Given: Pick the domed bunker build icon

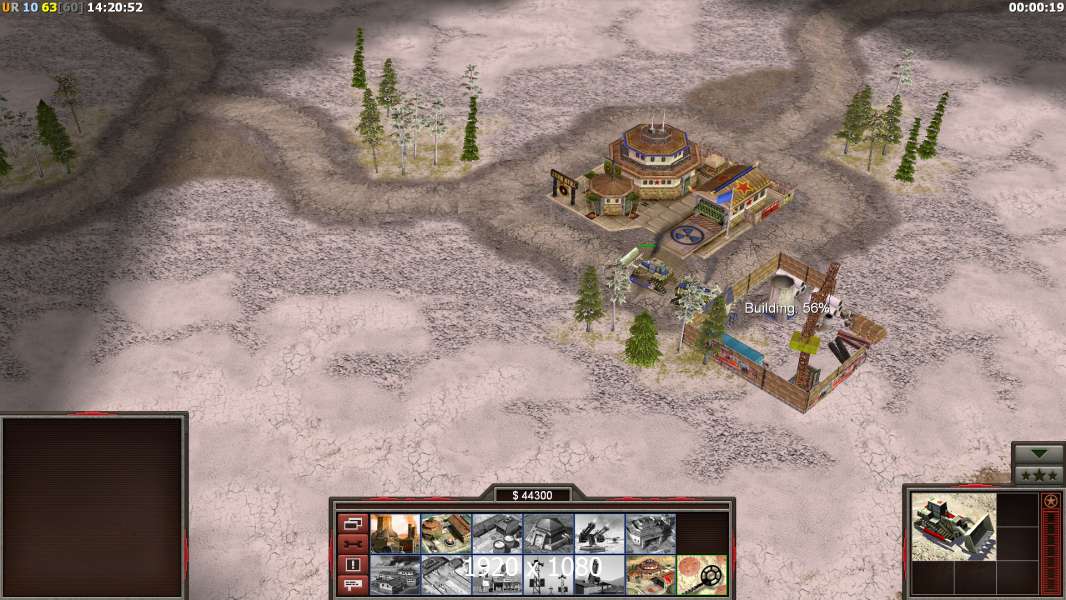Looking at the screenshot, I should 548,534.
